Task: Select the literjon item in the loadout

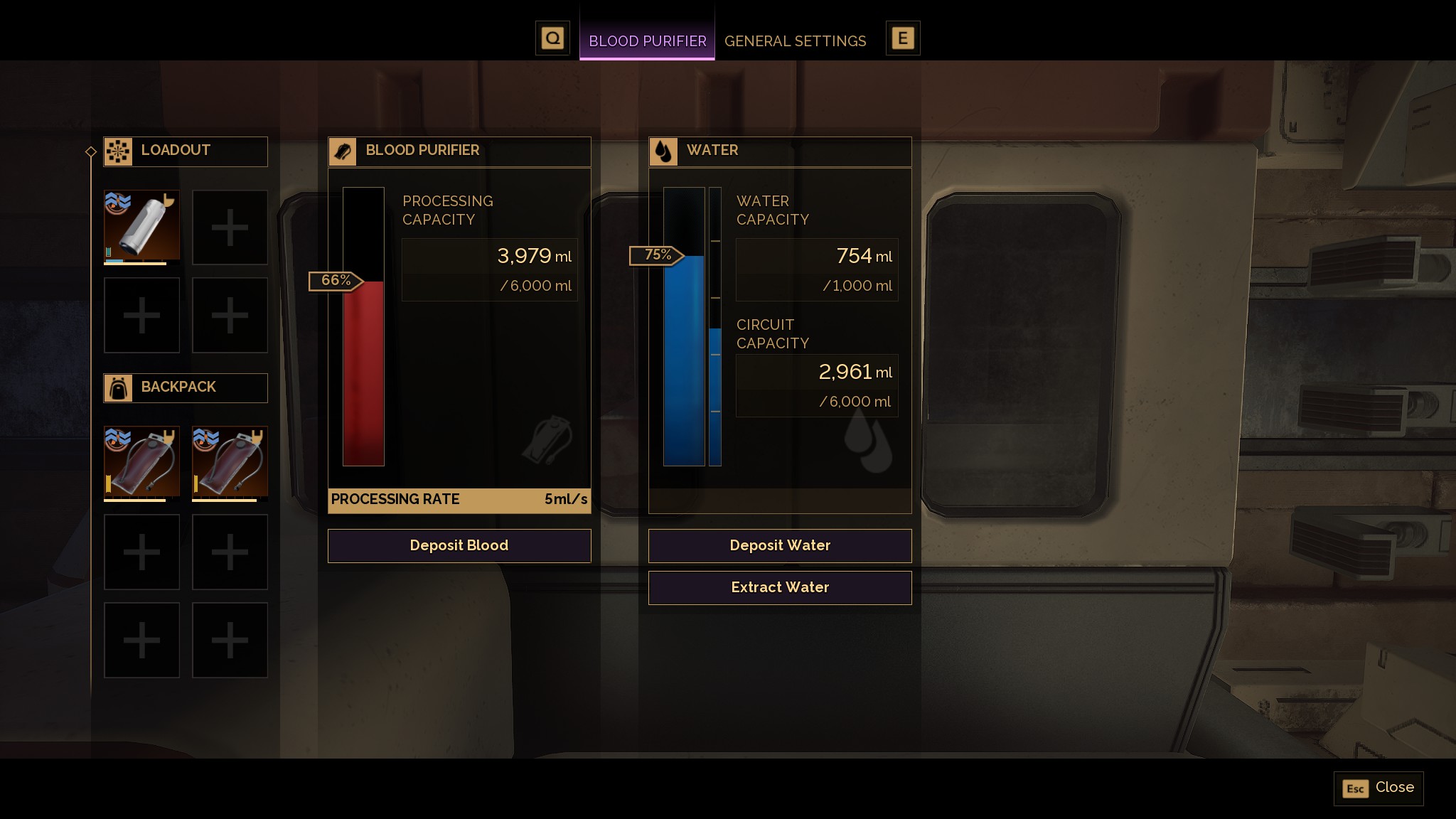Action: click(x=141, y=227)
